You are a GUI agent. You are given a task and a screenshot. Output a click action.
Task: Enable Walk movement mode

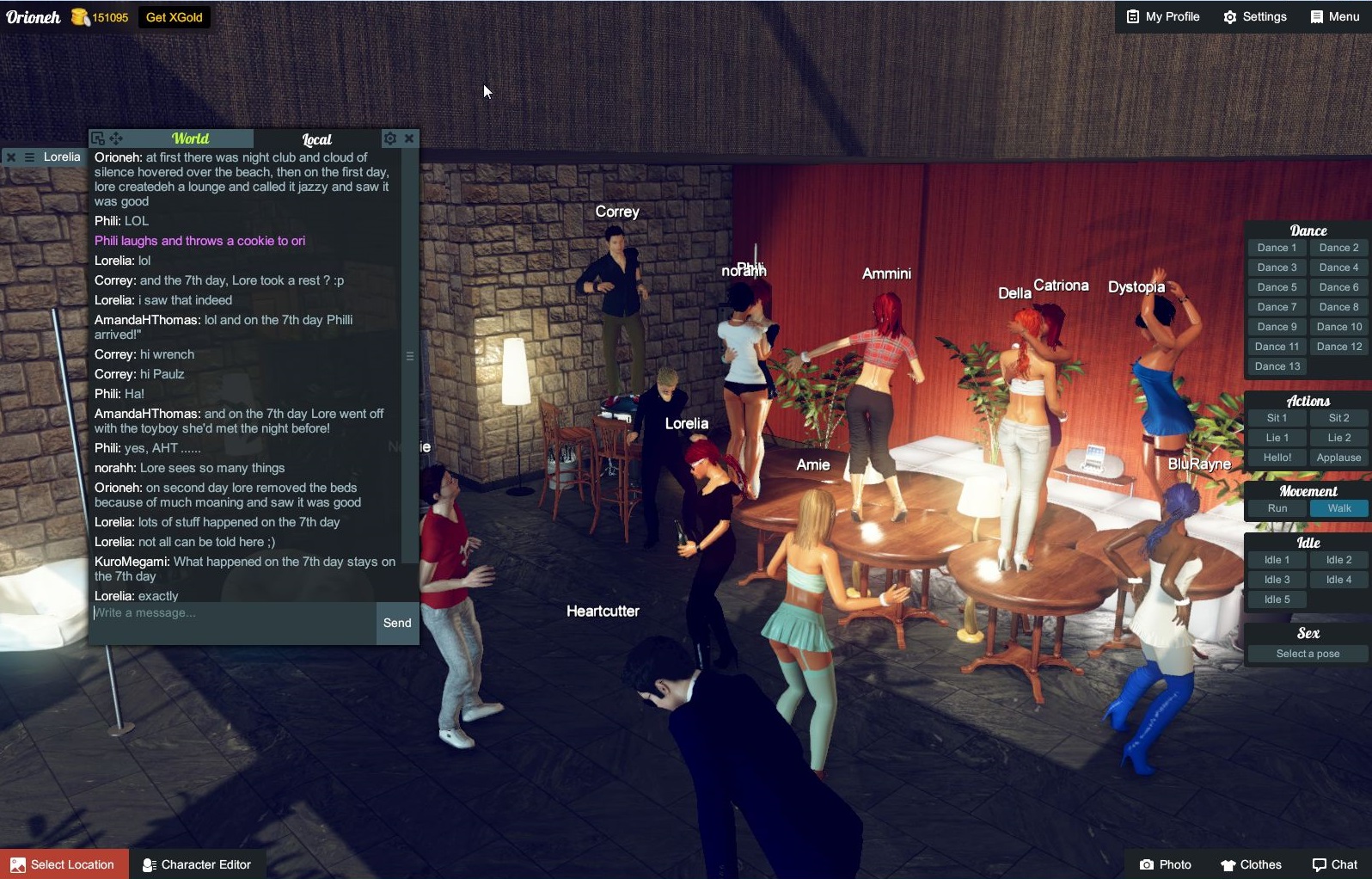1338,508
